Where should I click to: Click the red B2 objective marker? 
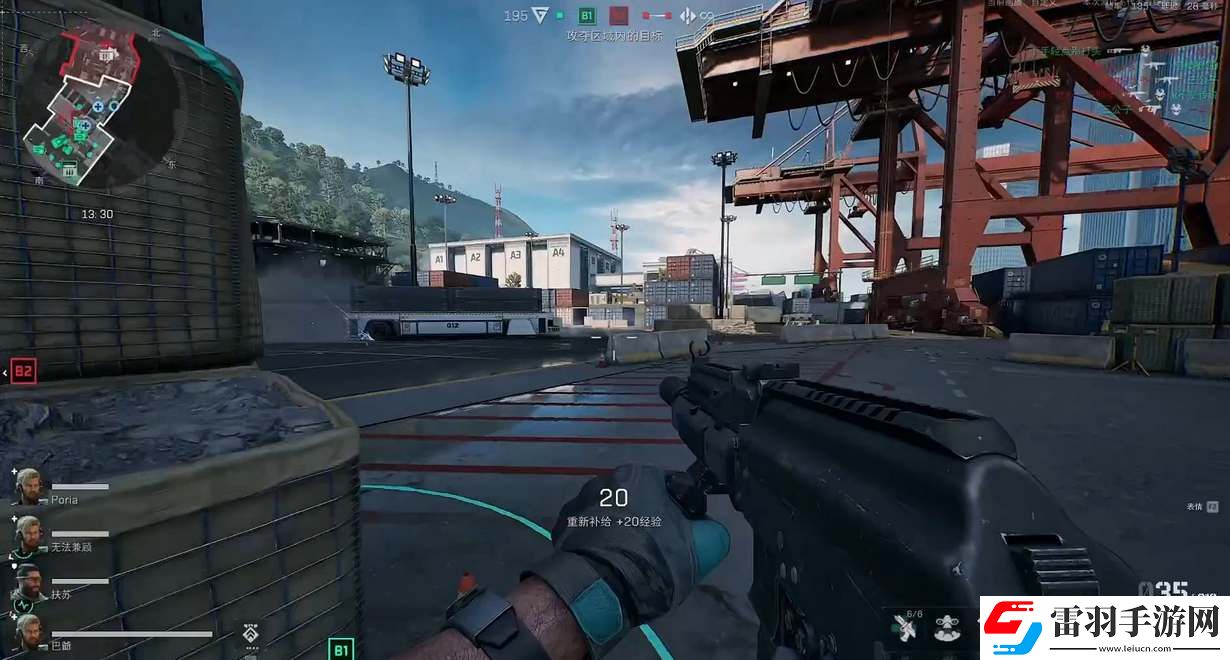pyautogui.click(x=23, y=372)
